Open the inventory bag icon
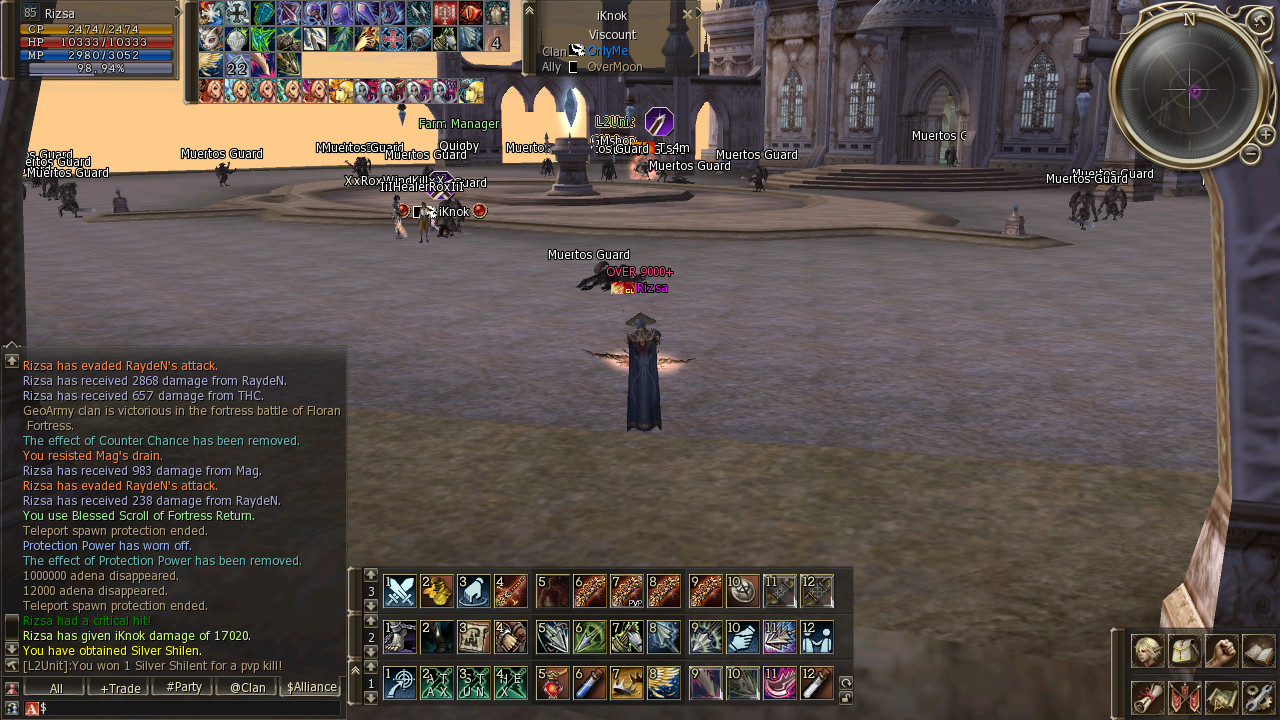Screen dimensions: 1280x720 (1184, 651)
